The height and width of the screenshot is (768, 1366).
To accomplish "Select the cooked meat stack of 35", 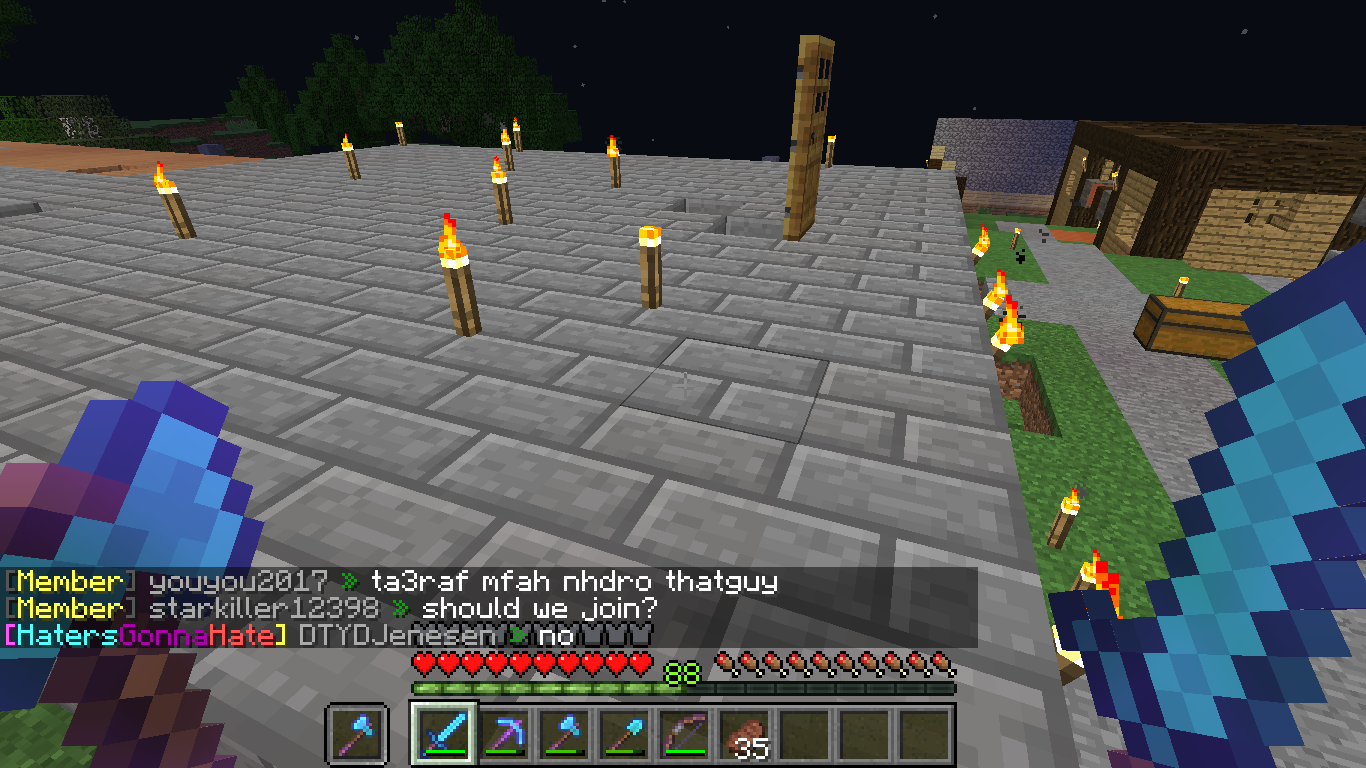I will [x=742, y=735].
